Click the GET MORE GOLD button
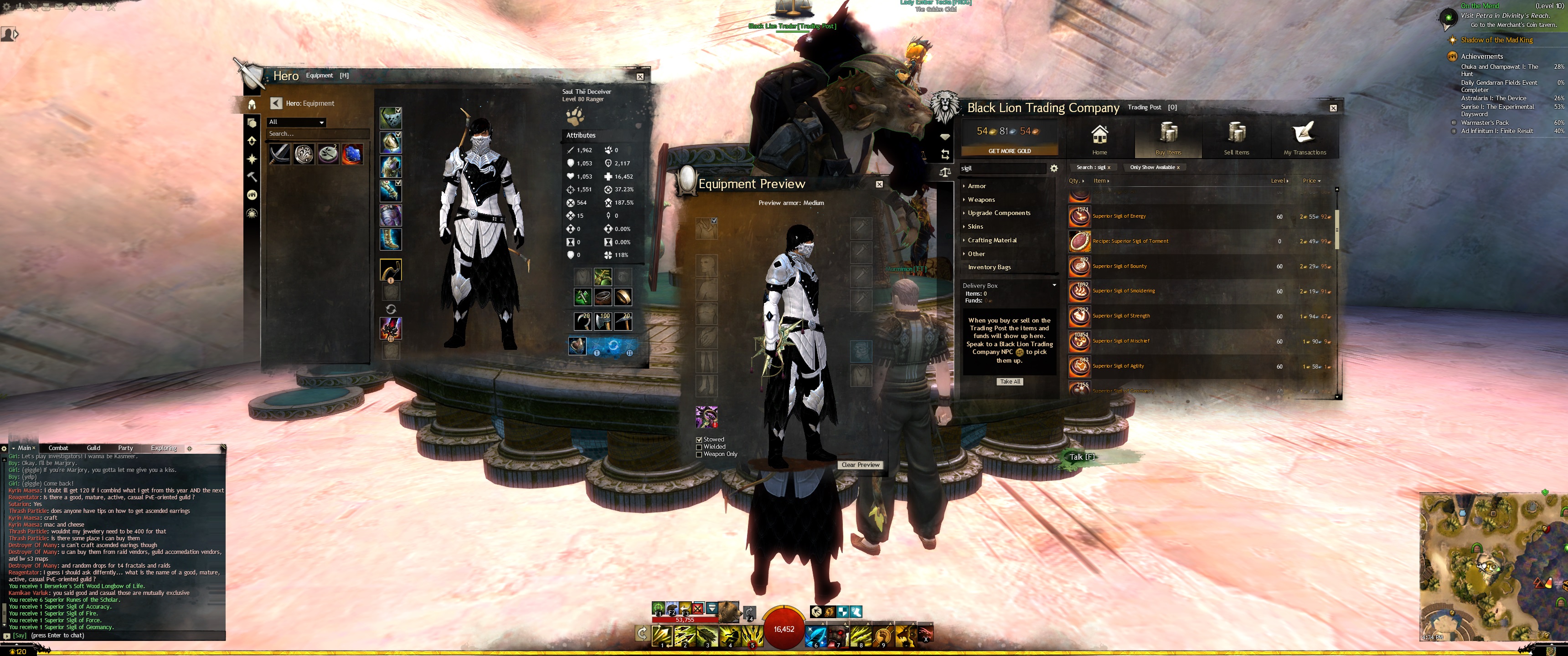Viewport: 1568px width, 656px height. tap(1009, 151)
